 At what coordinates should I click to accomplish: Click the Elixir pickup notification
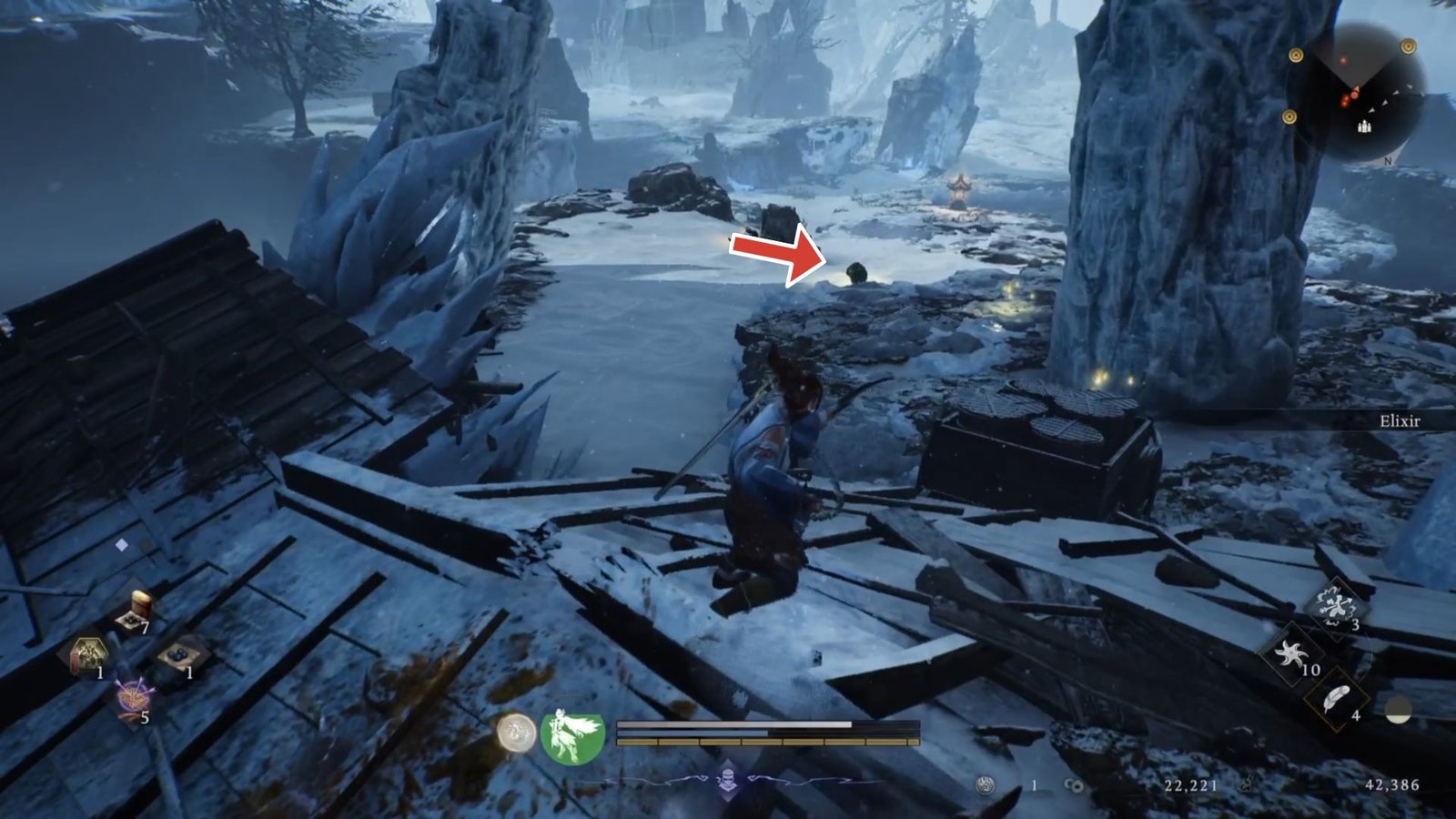(x=1401, y=421)
